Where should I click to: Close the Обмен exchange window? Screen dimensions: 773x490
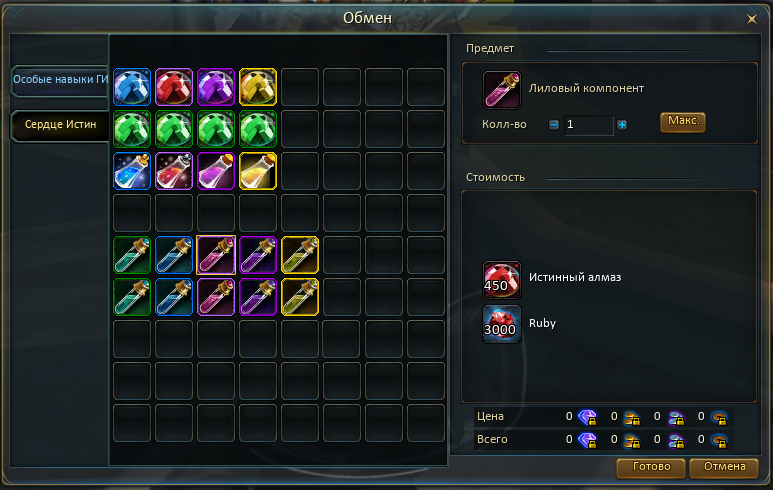click(751, 18)
